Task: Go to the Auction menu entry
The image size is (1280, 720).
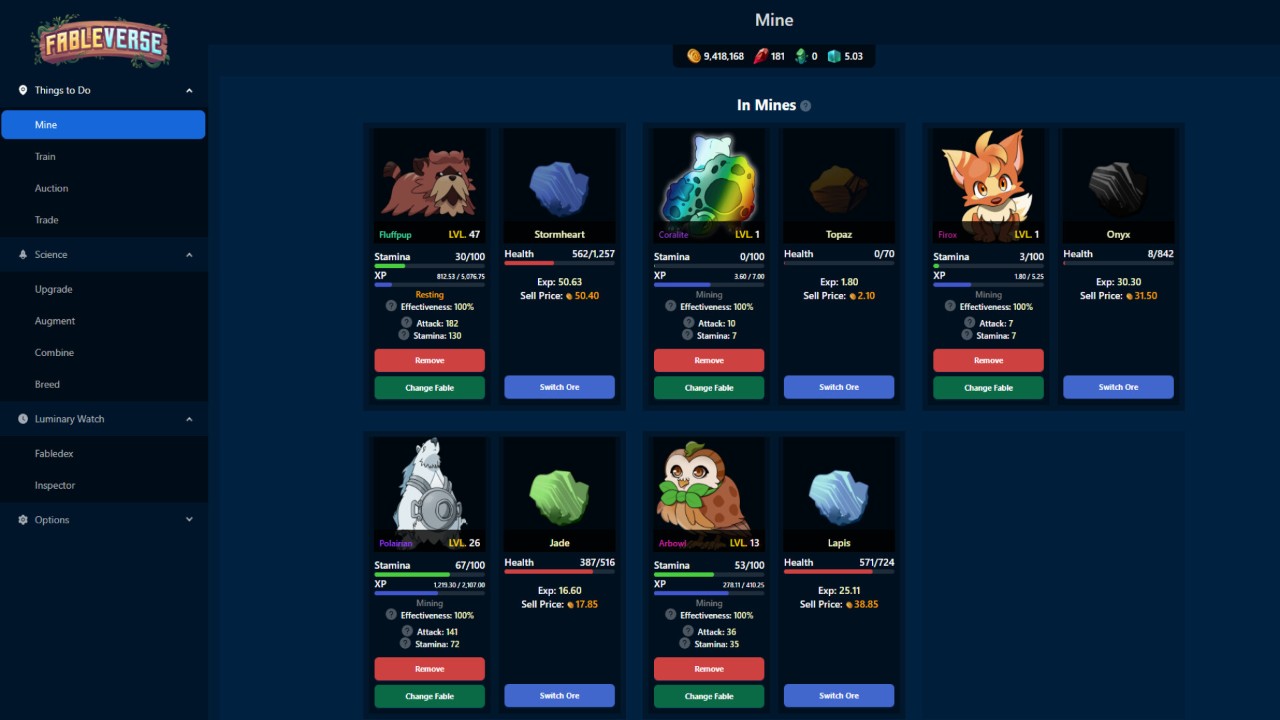Action: click(x=52, y=188)
